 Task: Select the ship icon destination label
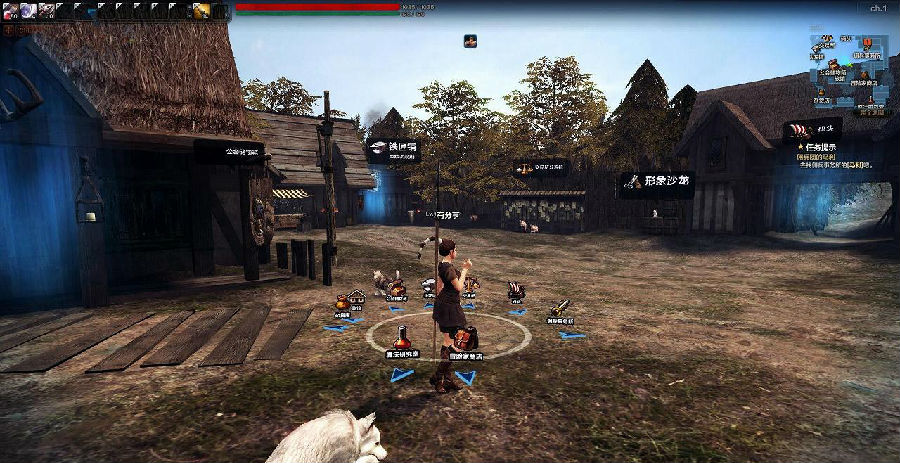tap(810, 129)
